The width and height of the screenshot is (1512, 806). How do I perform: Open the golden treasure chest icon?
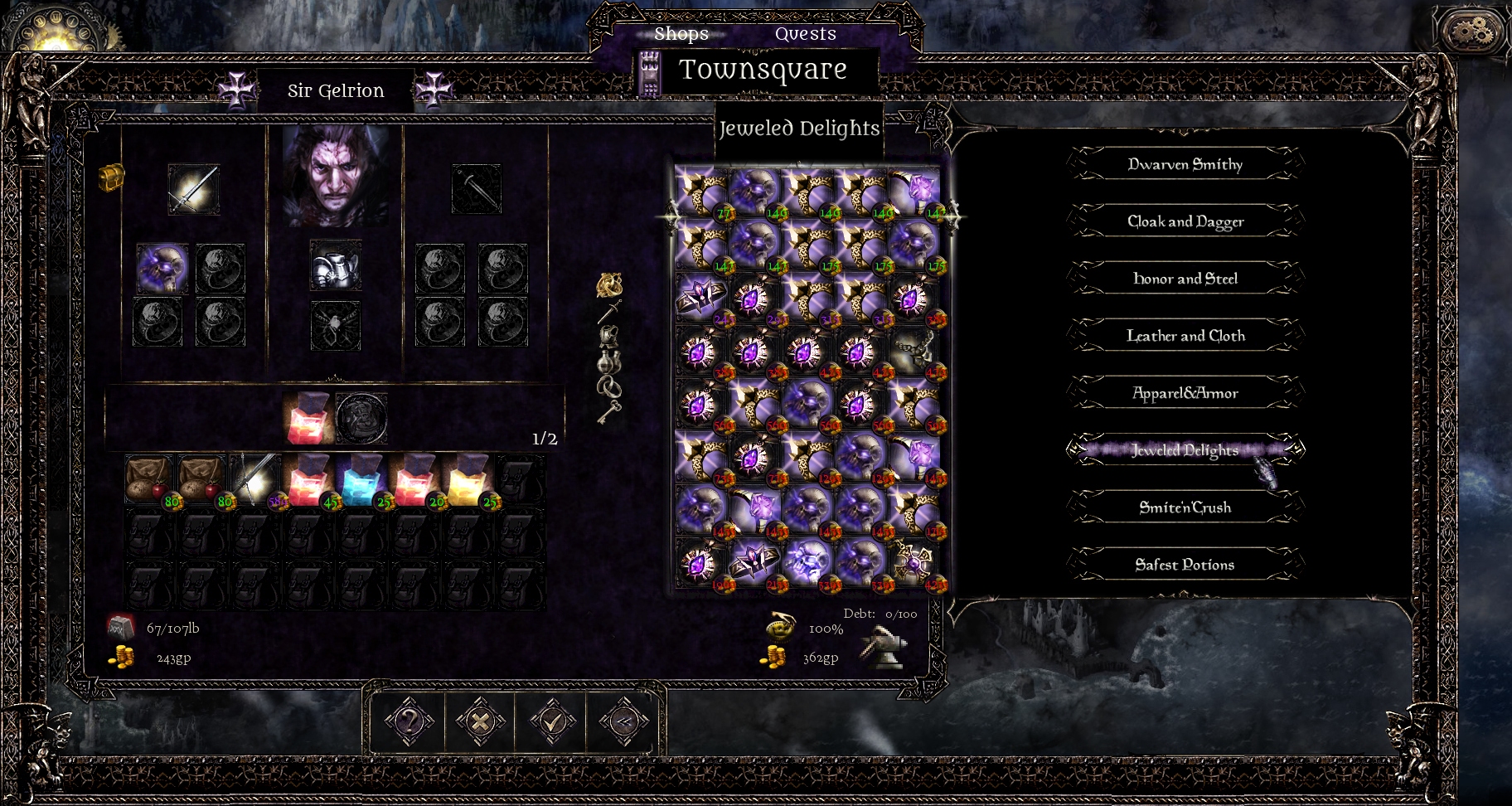111,177
